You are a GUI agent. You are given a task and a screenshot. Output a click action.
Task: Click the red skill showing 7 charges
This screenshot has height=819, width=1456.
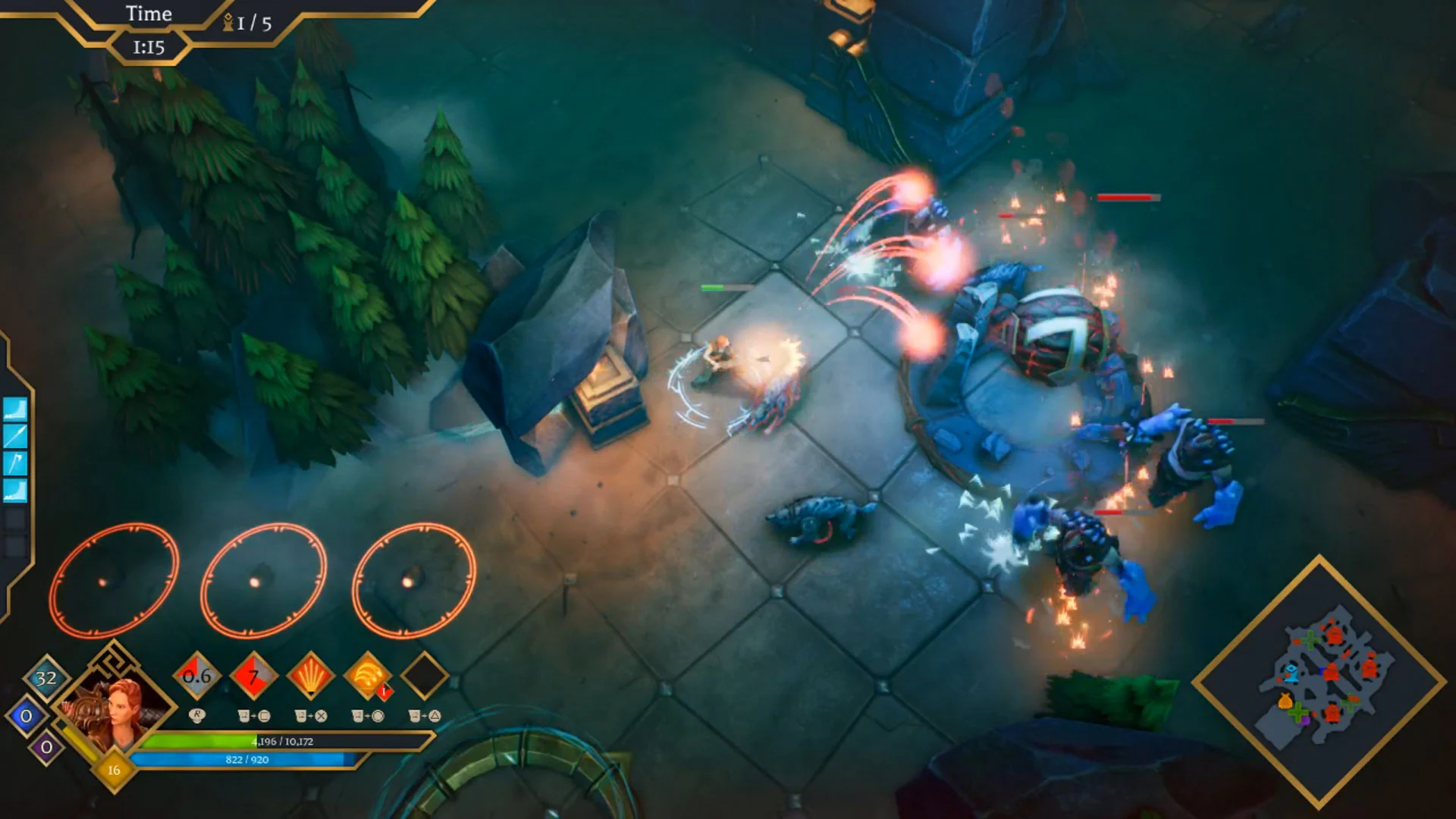[x=254, y=677]
